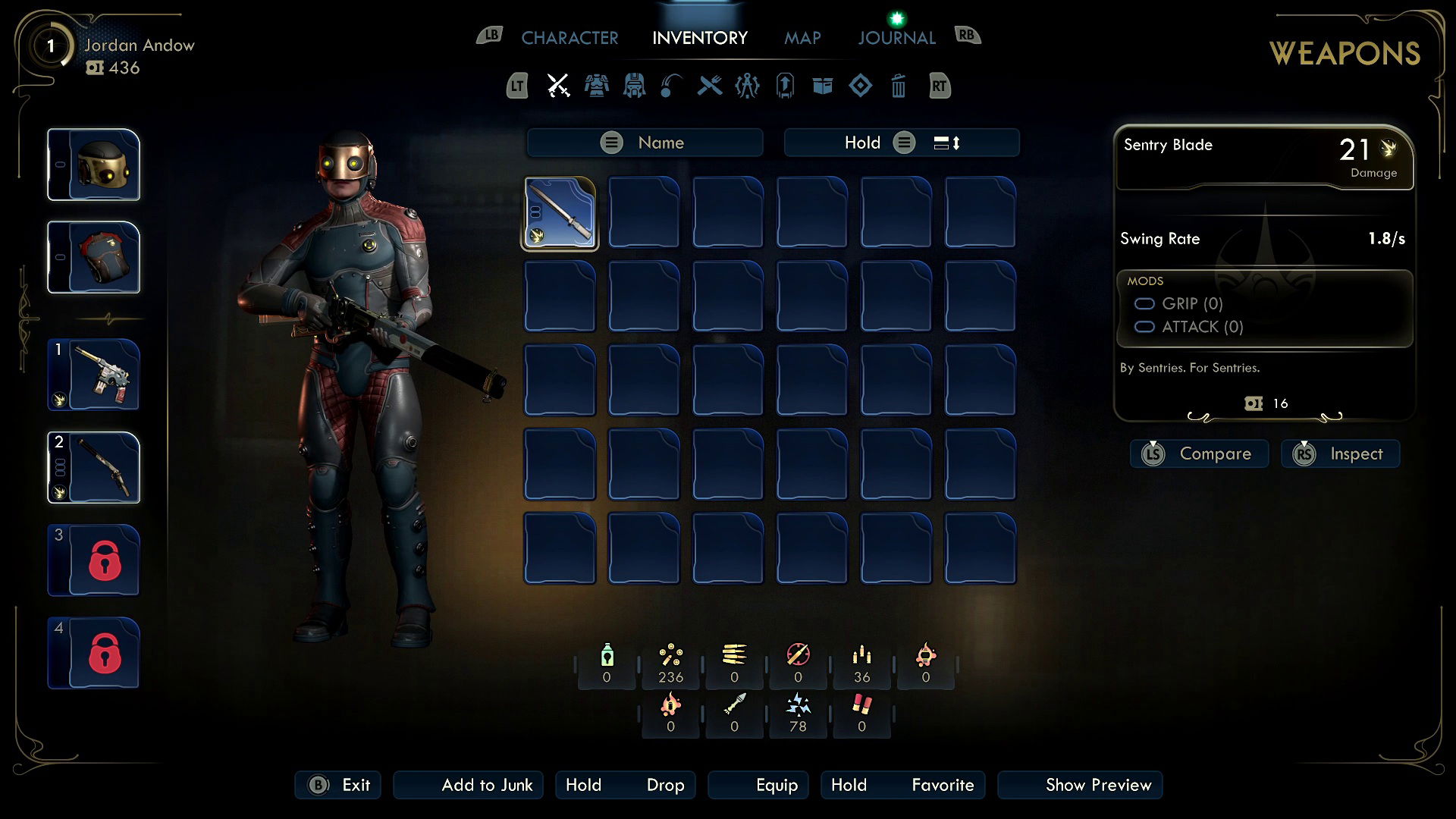
Task: Show the open box category
Action: (823, 86)
